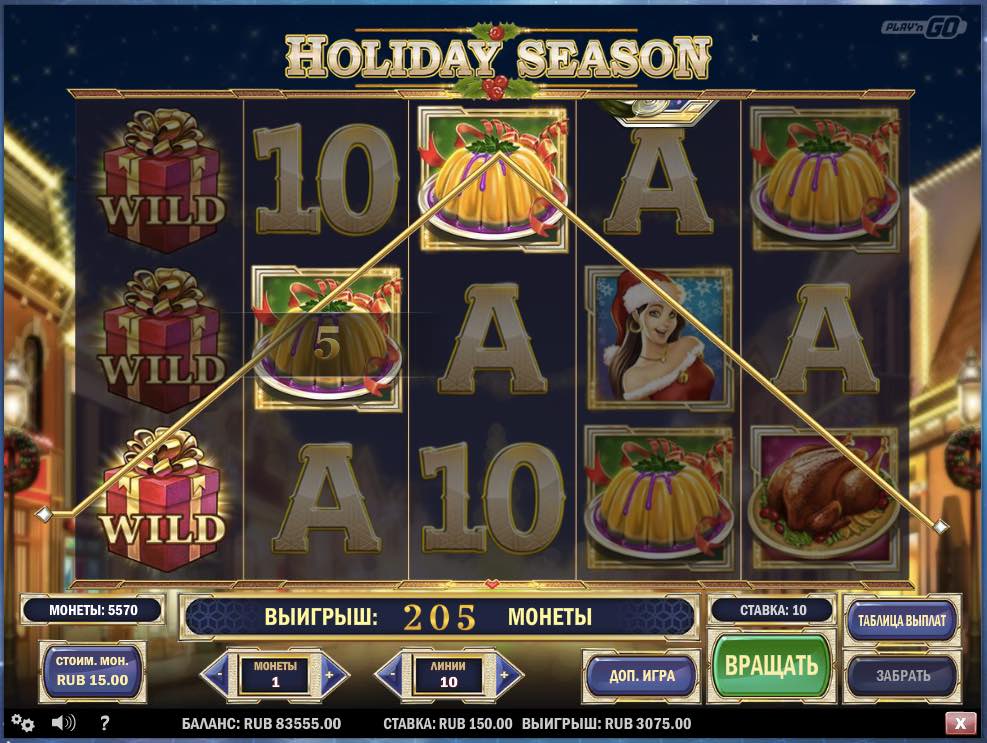Open the ДОП. ИГРА gamble feature
The height and width of the screenshot is (743, 987).
(x=642, y=675)
